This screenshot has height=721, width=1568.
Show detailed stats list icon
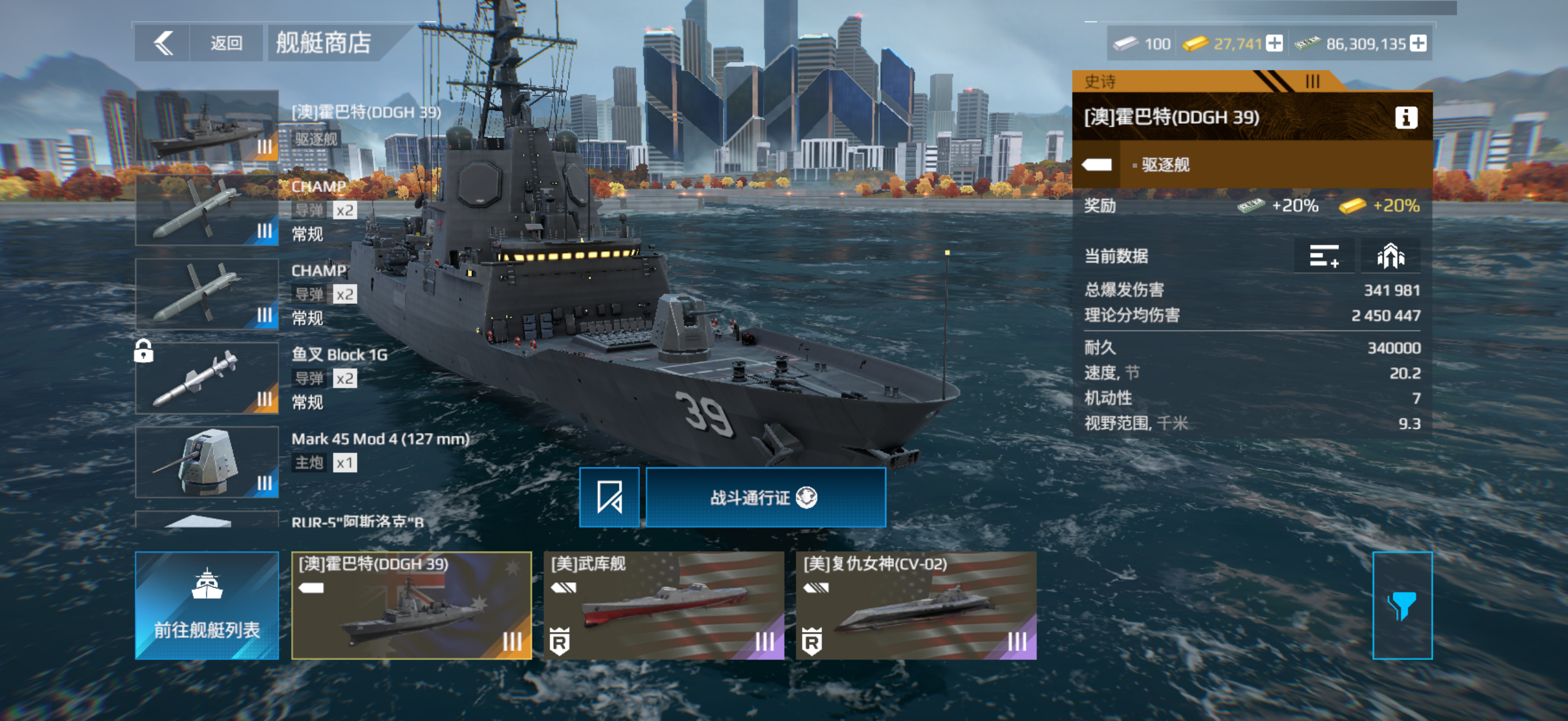click(x=1324, y=256)
